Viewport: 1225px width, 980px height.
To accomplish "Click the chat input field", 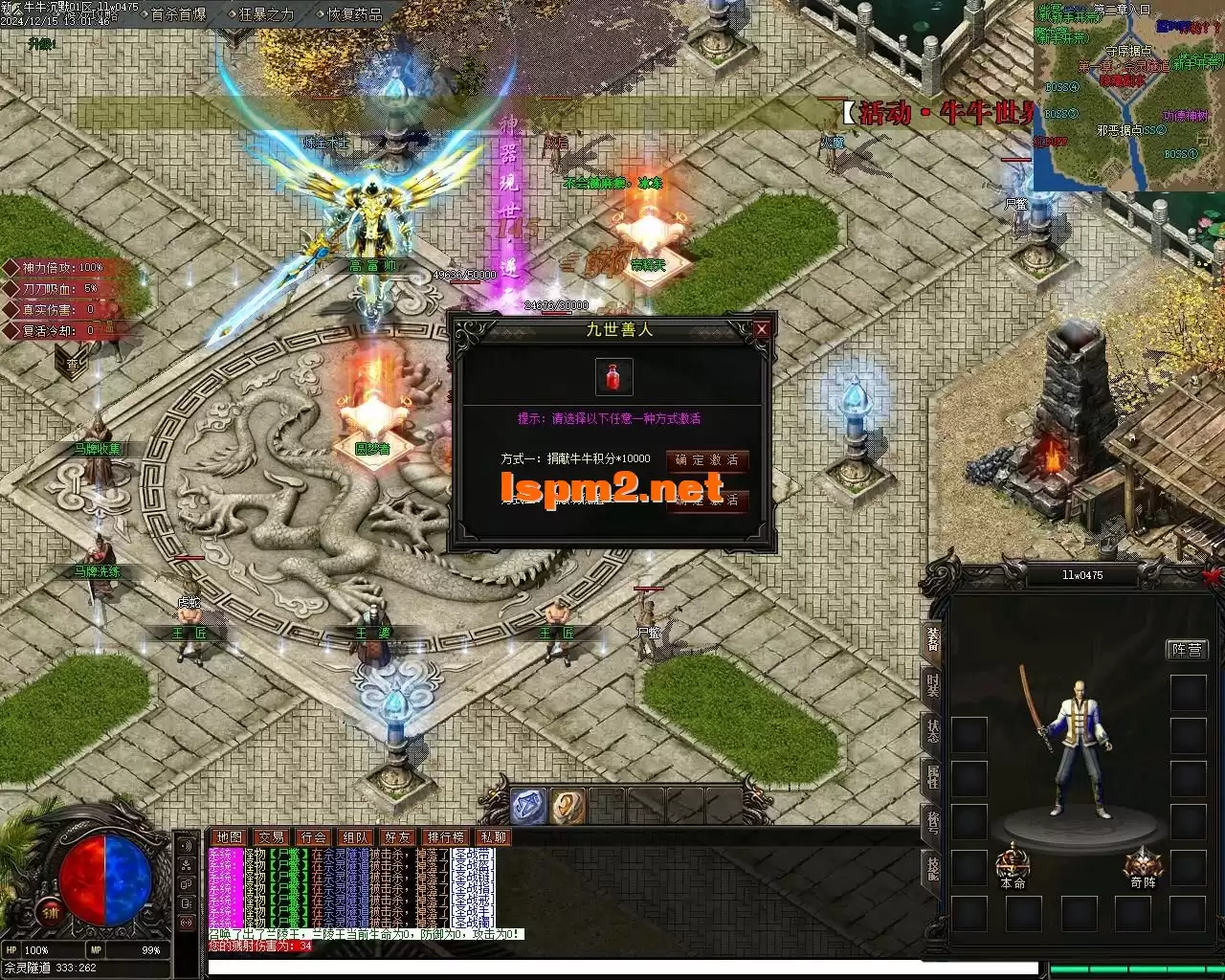I will click(622, 968).
